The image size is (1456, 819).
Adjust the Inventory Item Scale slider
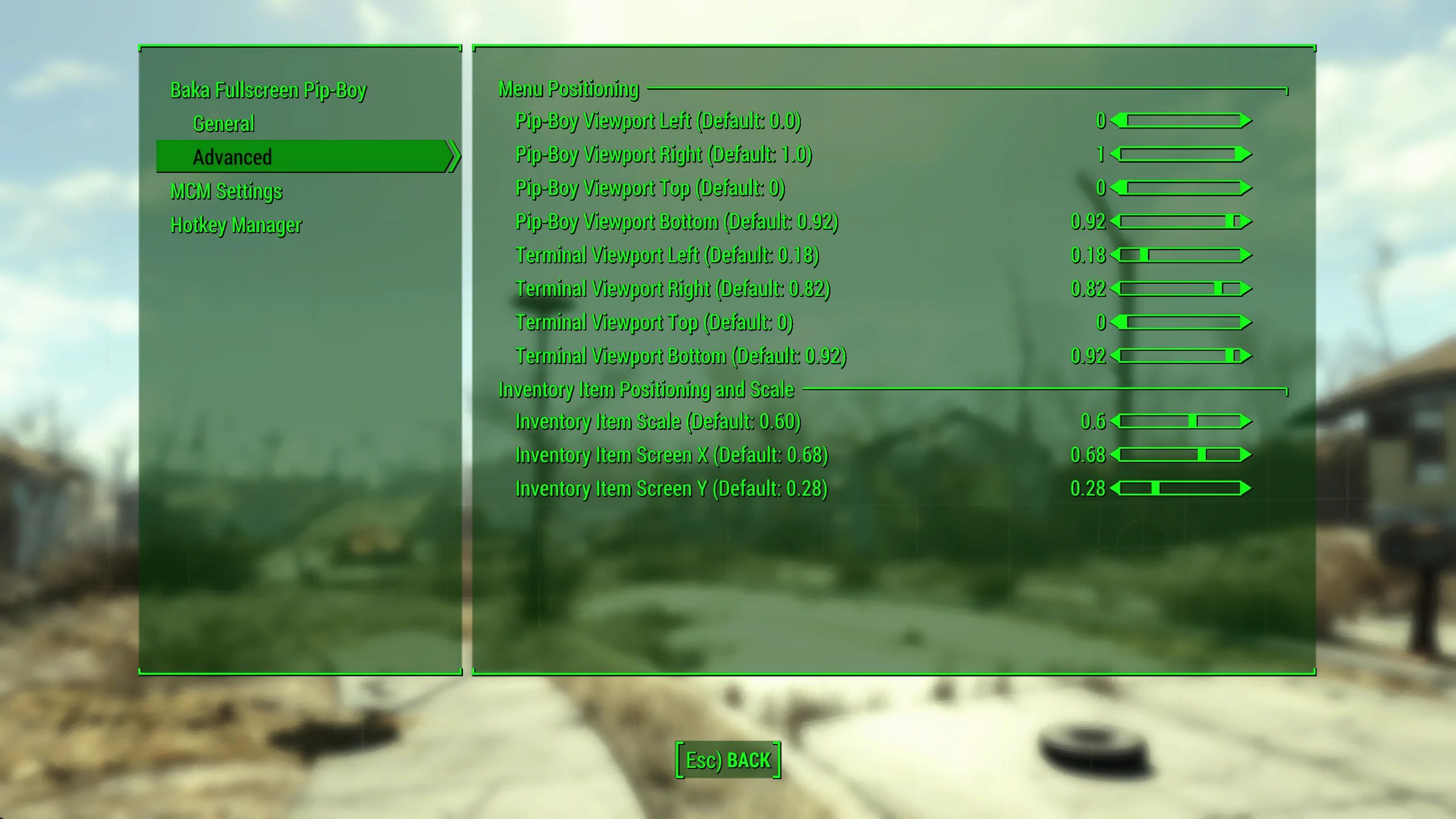tap(1180, 422)
